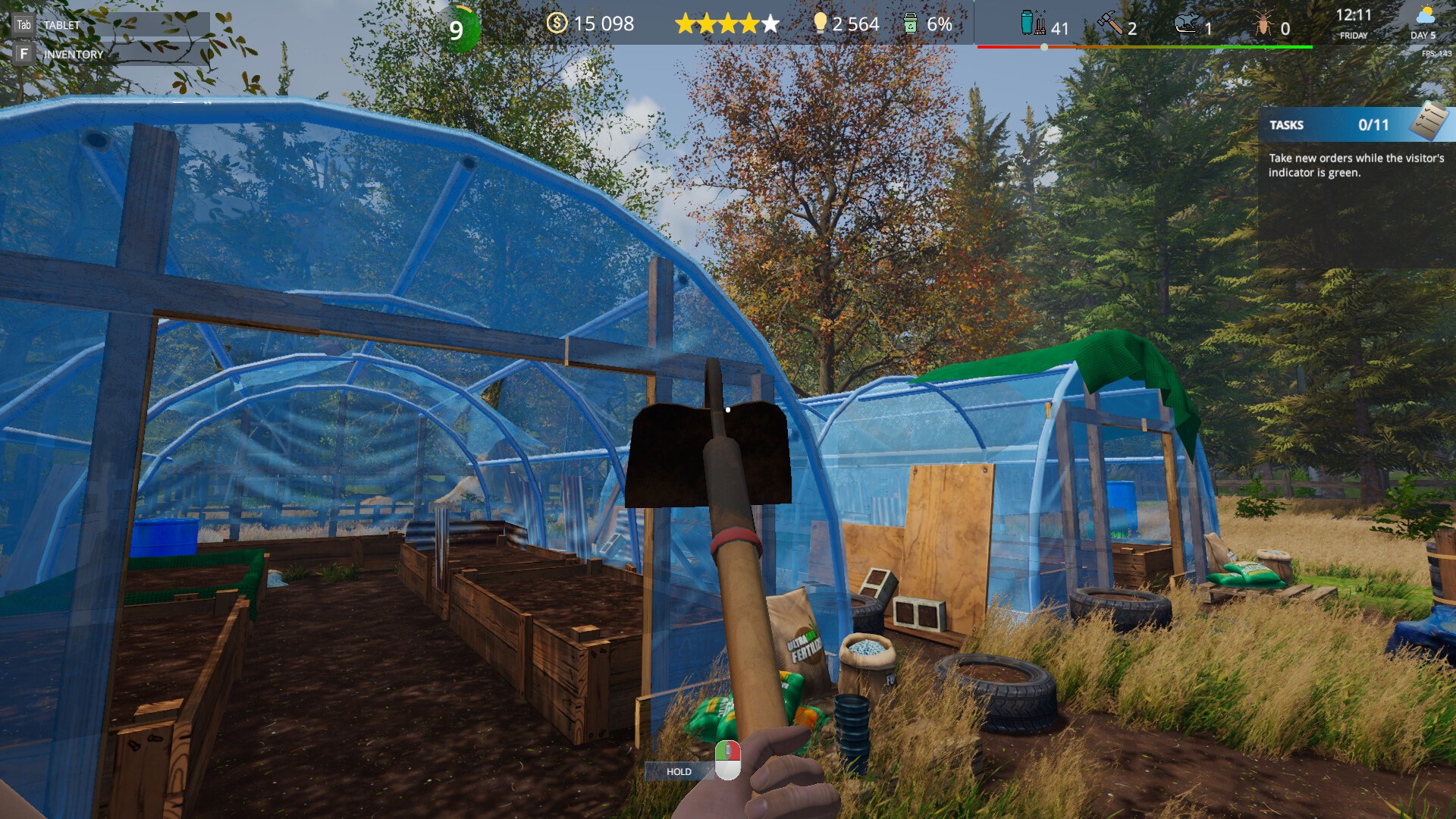Select the Tasks 0/11 header

pyautogui.click(x=1335, y=125)
